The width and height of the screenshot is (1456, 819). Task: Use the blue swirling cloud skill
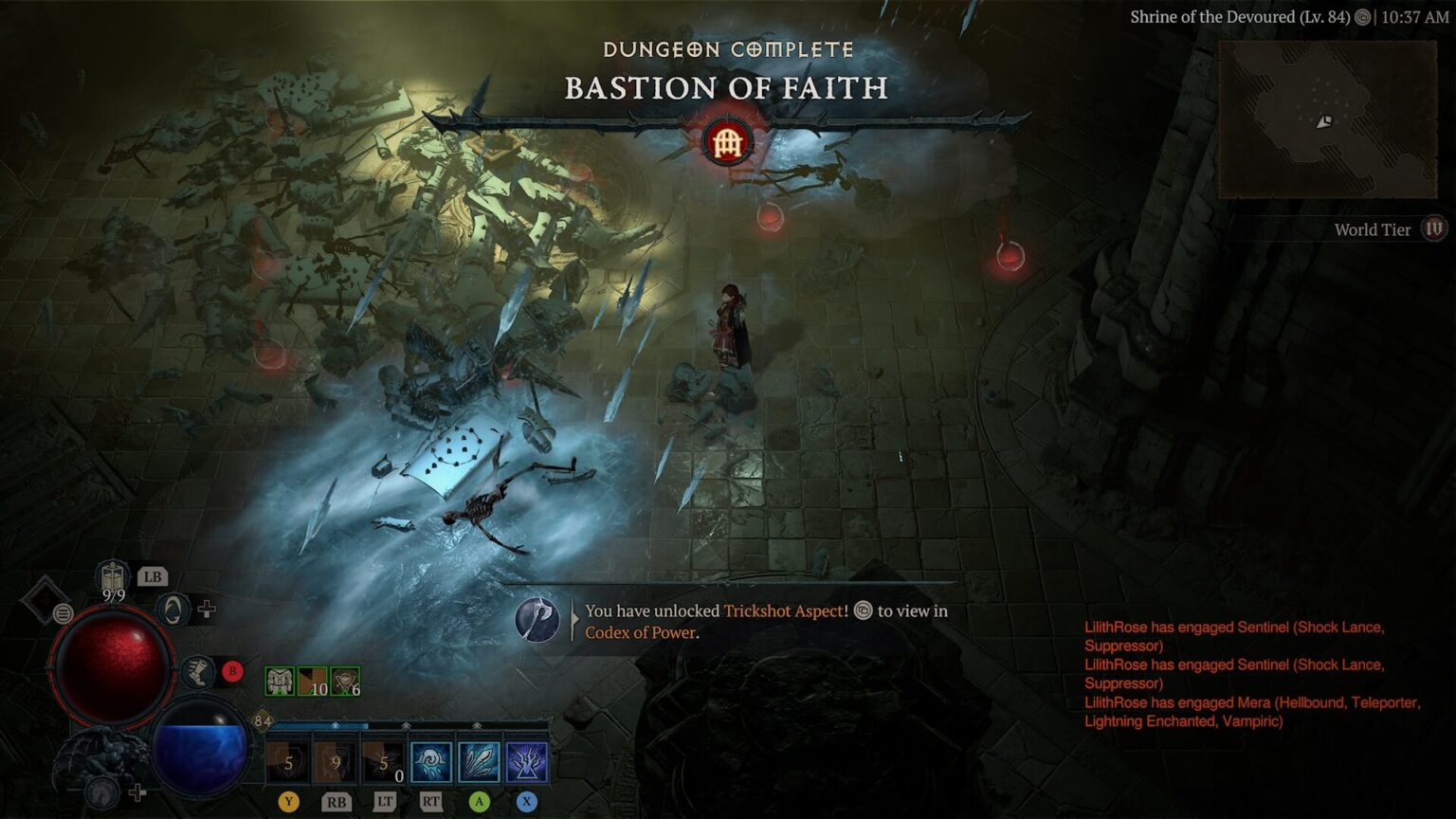431,762
